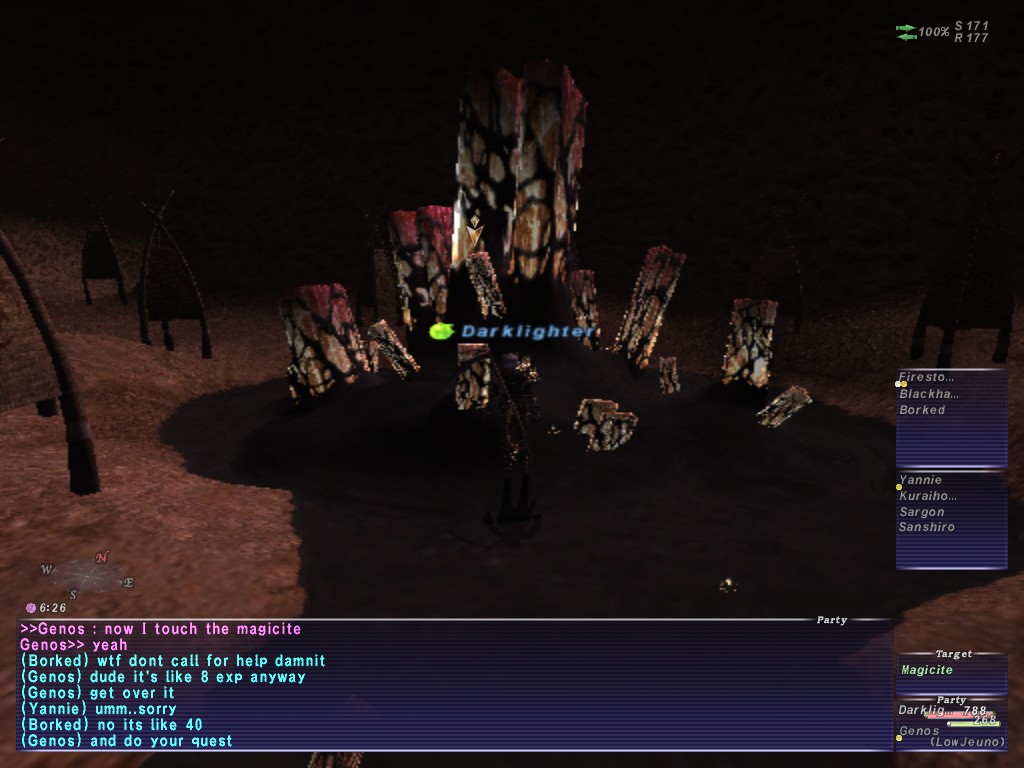Target alliance member Kuraiho...
Viewport: 1024px width, 768px height.
(928, 496)
